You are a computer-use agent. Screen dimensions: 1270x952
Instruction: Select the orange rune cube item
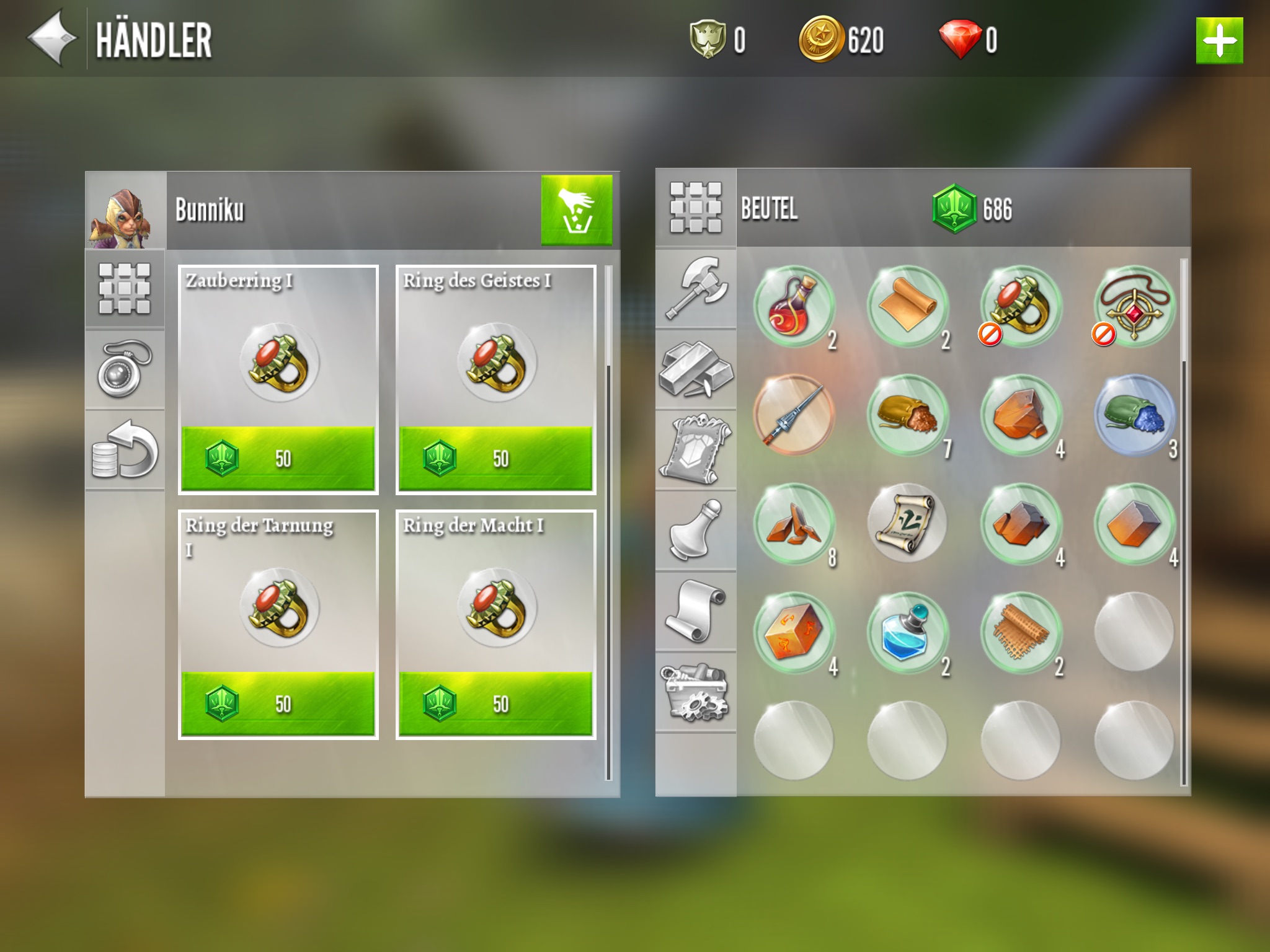(793, 633)
